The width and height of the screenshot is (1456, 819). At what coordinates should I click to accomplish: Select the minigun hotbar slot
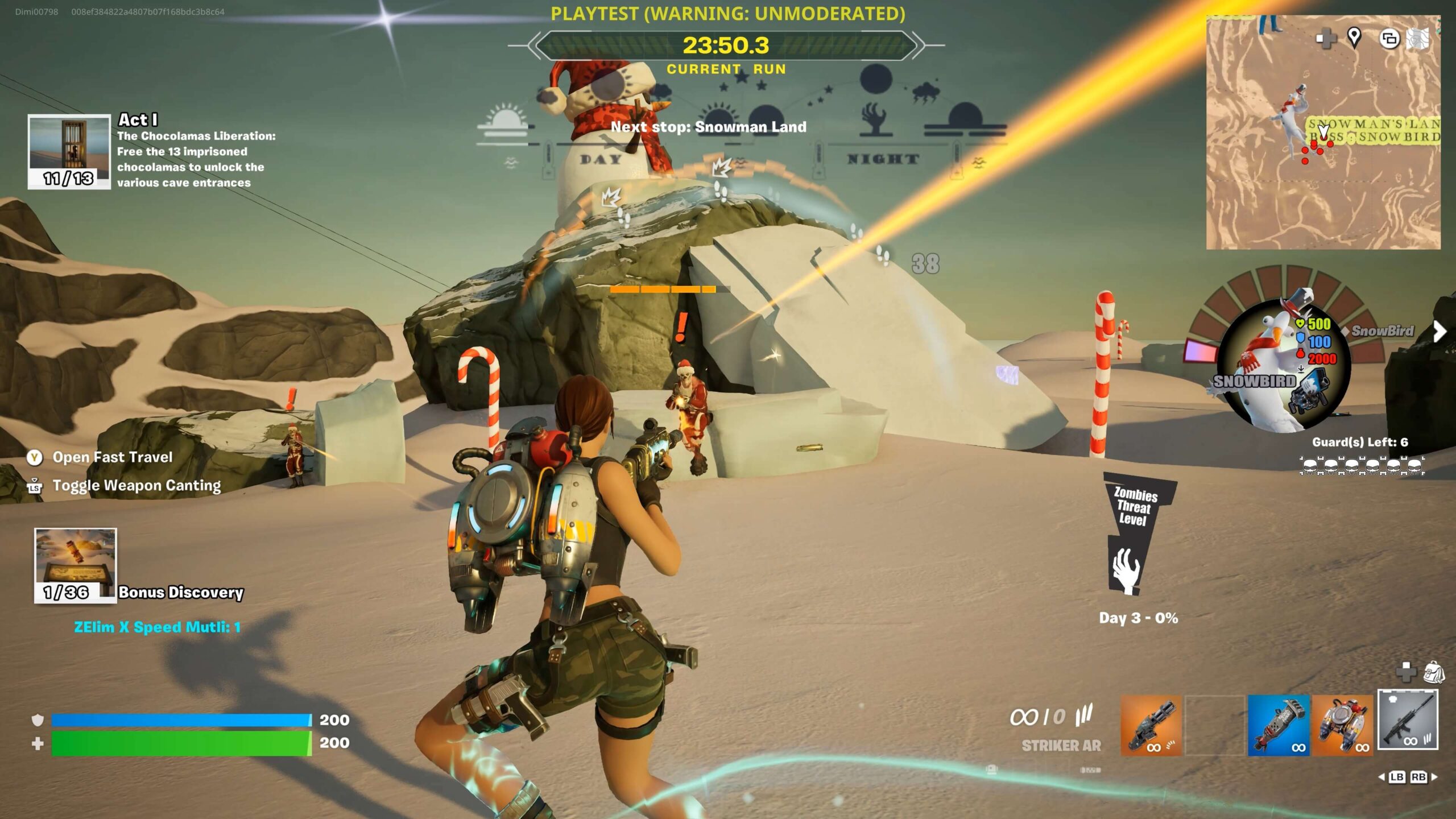coord(1151,725)
